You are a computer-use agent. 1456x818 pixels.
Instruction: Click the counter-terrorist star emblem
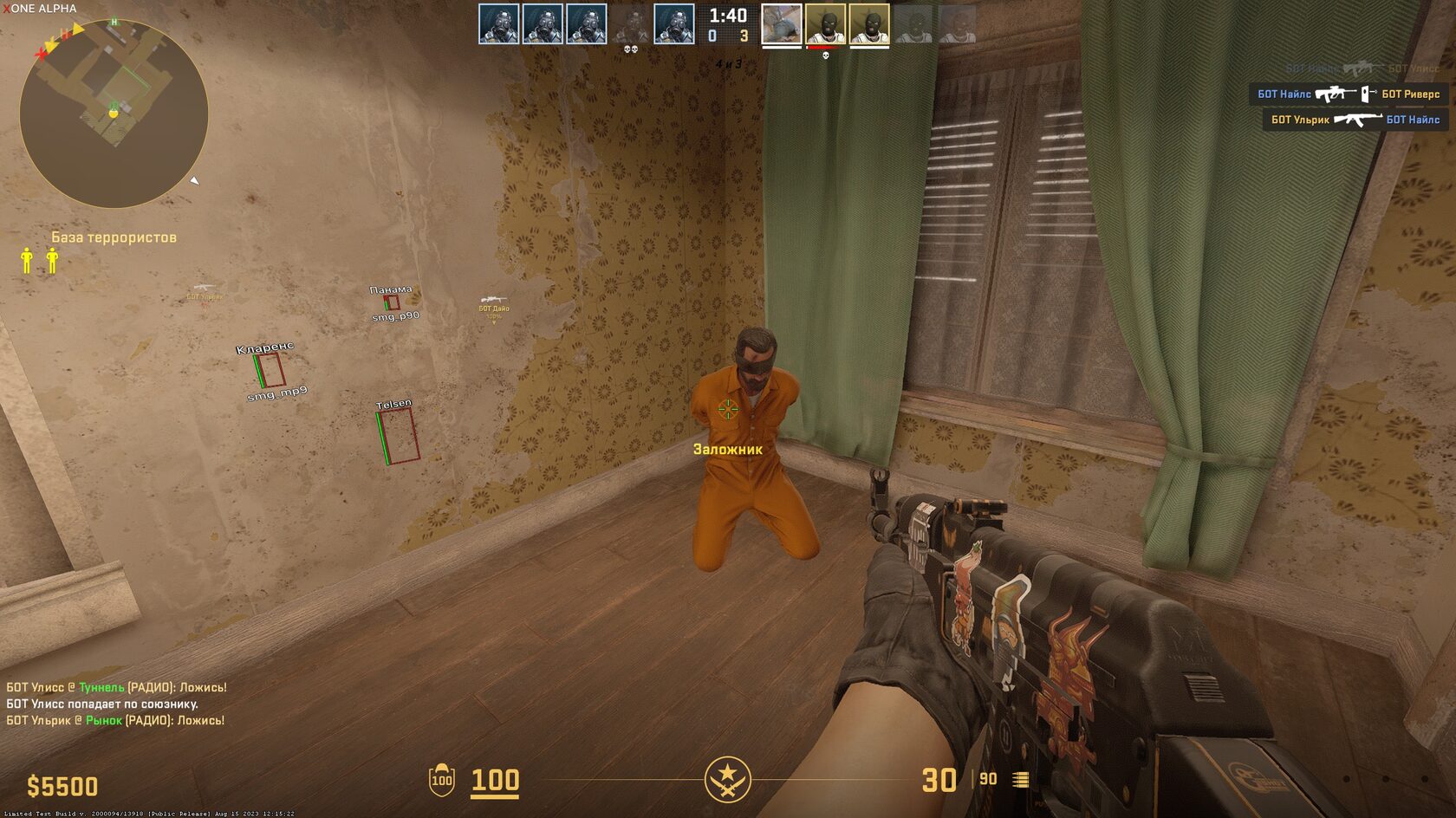click(727, 779)
